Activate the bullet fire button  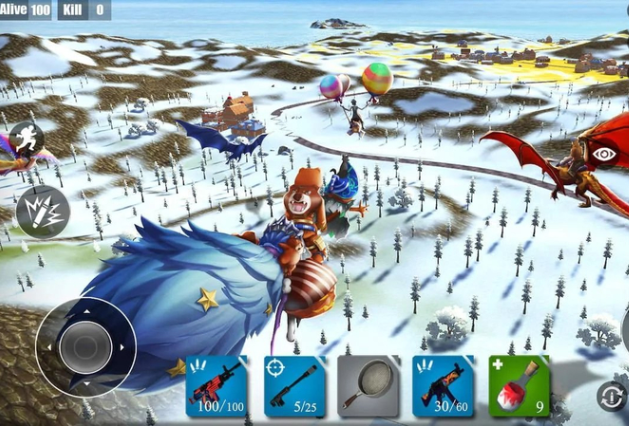click(x=42, y=211)
